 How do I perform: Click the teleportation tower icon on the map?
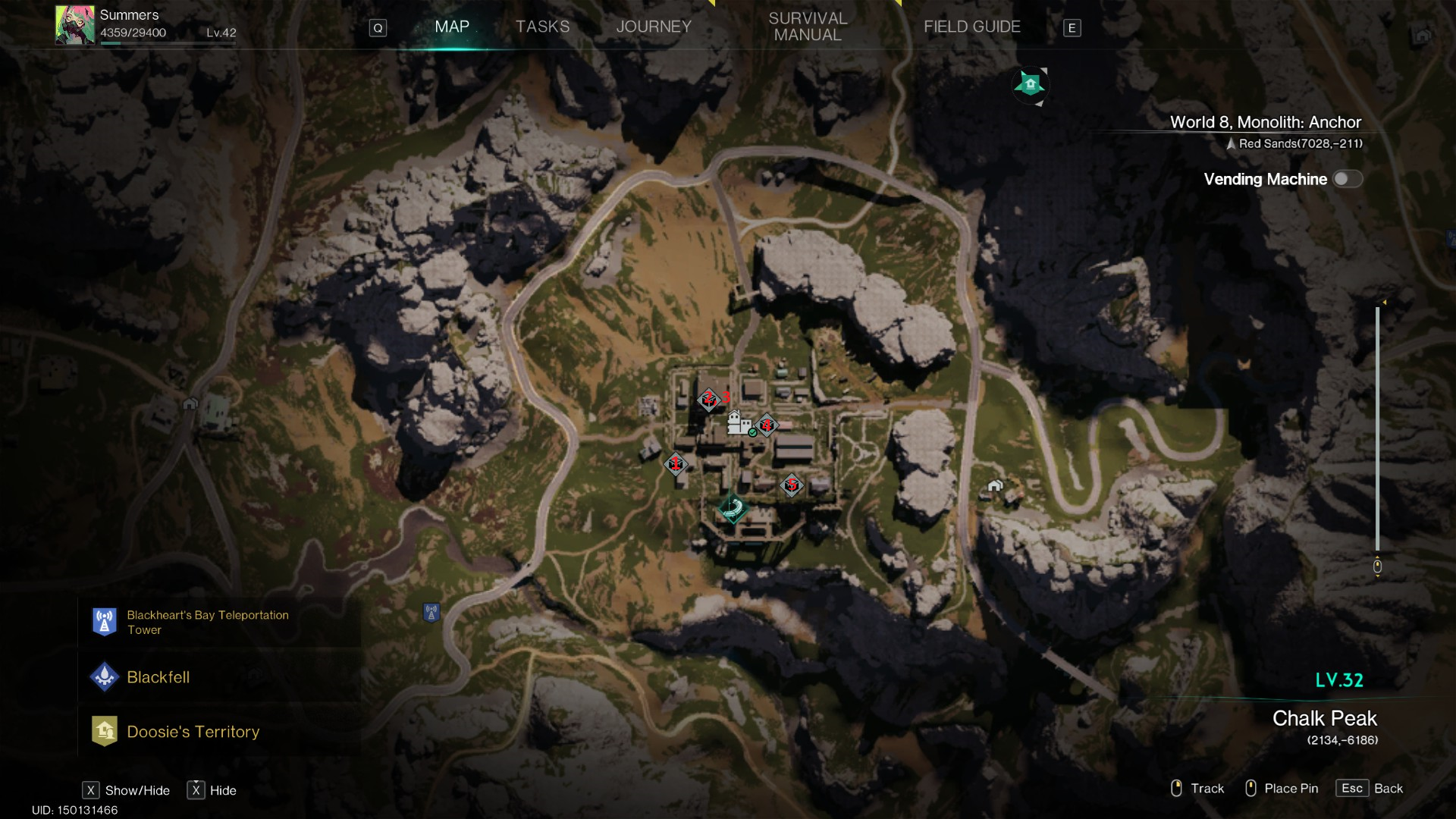click(431, 611)
